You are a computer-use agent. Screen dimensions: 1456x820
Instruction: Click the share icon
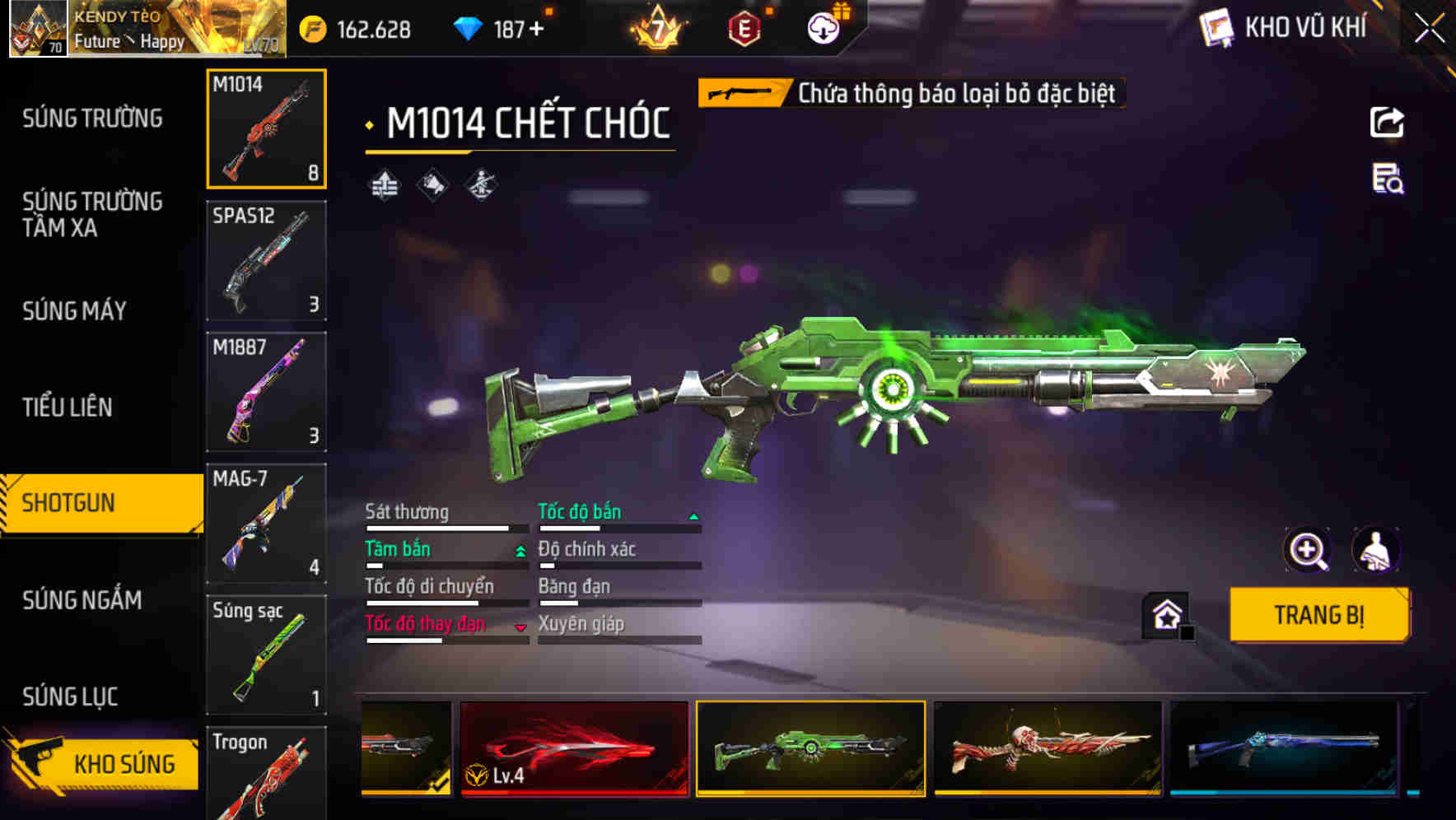click(1387, 123)
